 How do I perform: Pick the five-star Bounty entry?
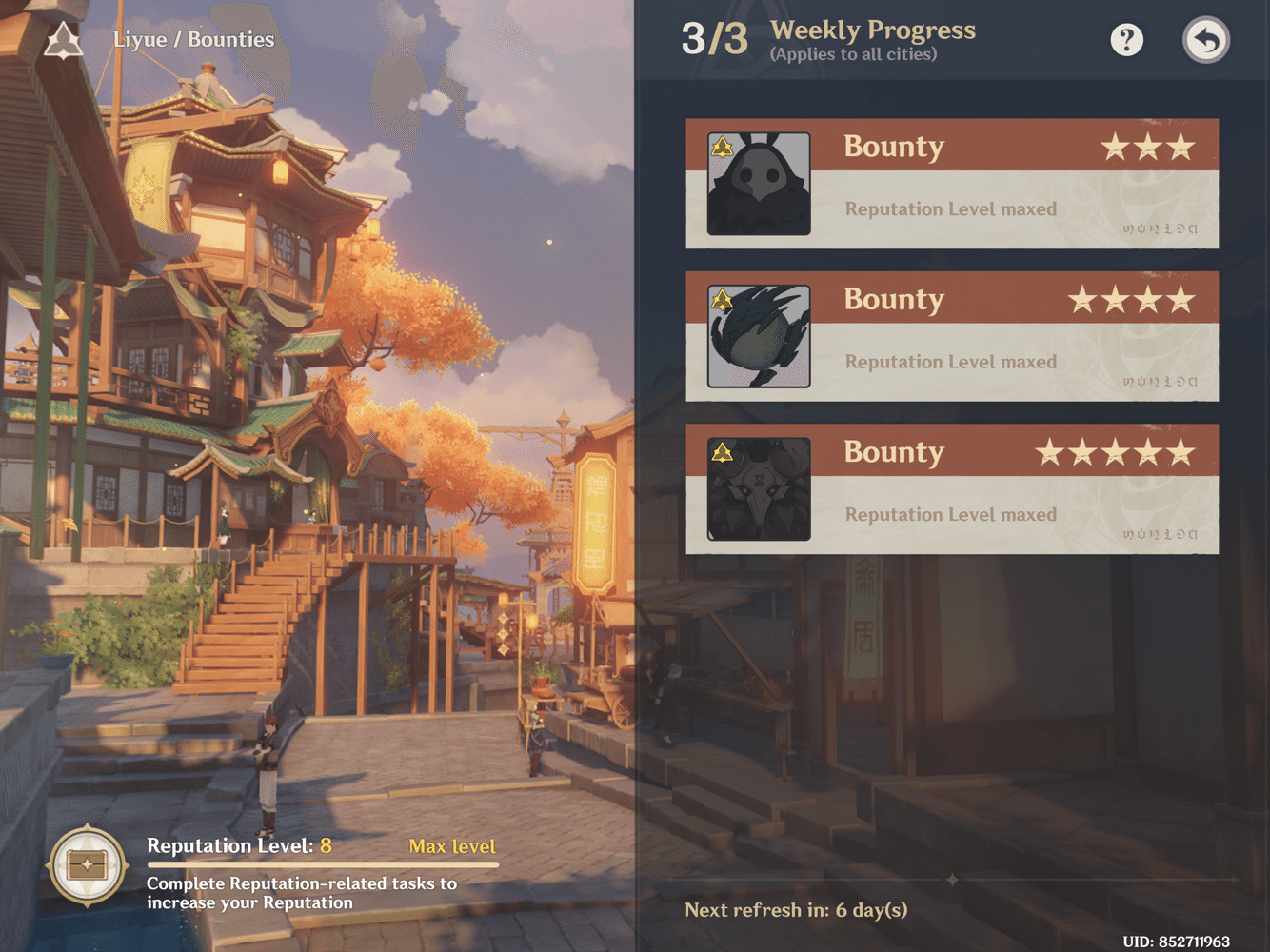click(952, 489)
